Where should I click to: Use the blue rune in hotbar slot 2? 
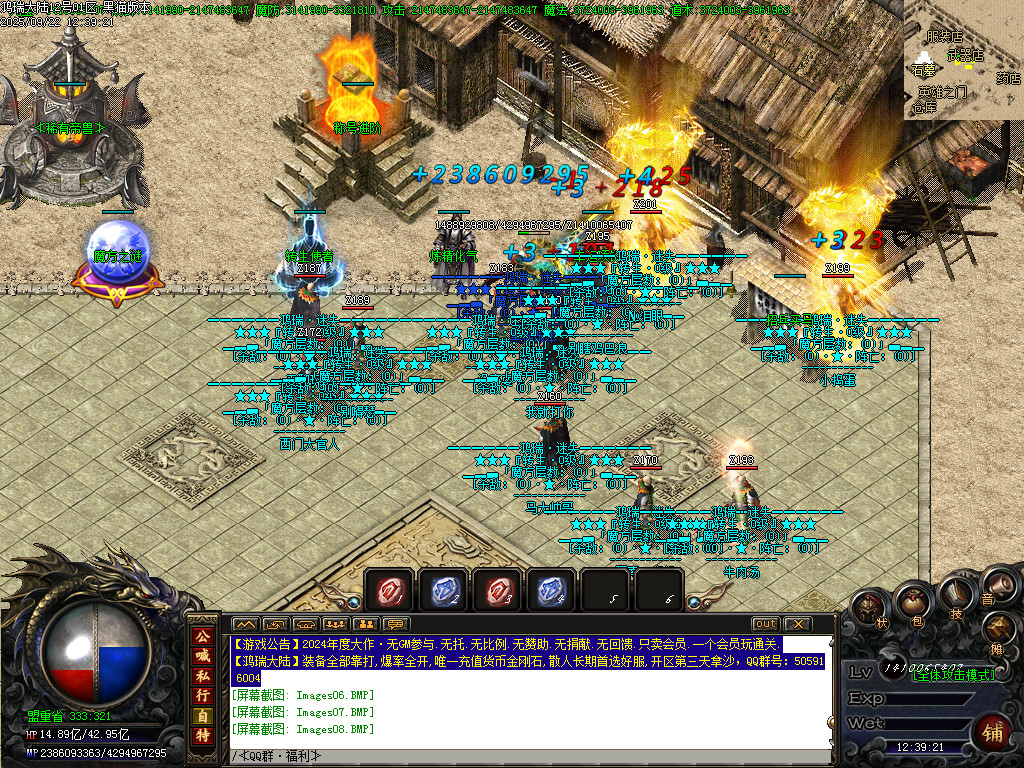point(443,591)
